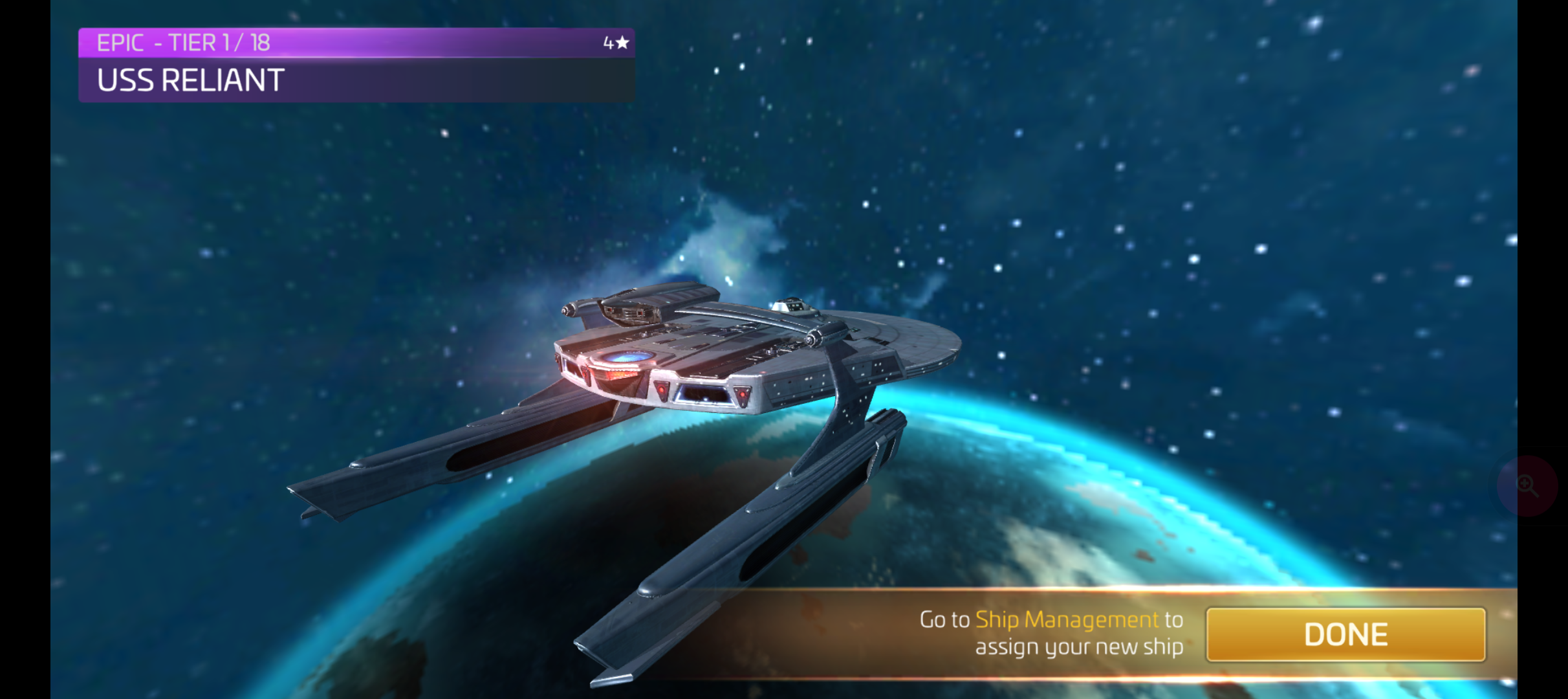Confirm with the DONE button
Image resolution: width=1568 pixels, height=699 pixels.
coord(1345,634)
